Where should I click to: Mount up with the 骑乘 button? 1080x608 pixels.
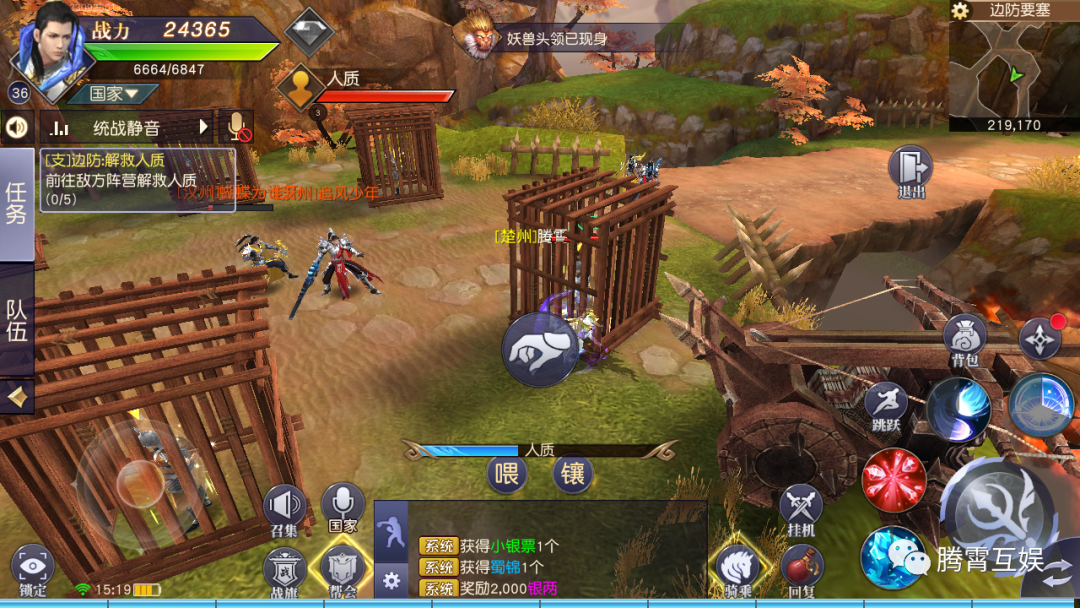click(739, 568)
